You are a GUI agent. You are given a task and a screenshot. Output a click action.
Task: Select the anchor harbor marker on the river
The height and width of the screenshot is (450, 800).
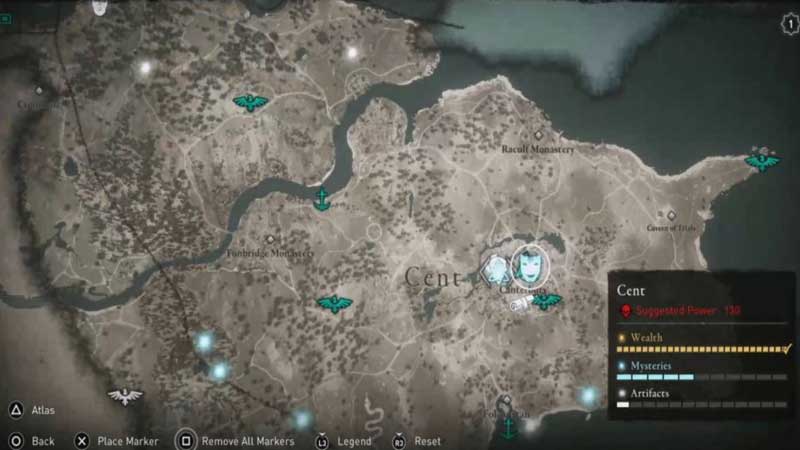click(x=322, y=199)
